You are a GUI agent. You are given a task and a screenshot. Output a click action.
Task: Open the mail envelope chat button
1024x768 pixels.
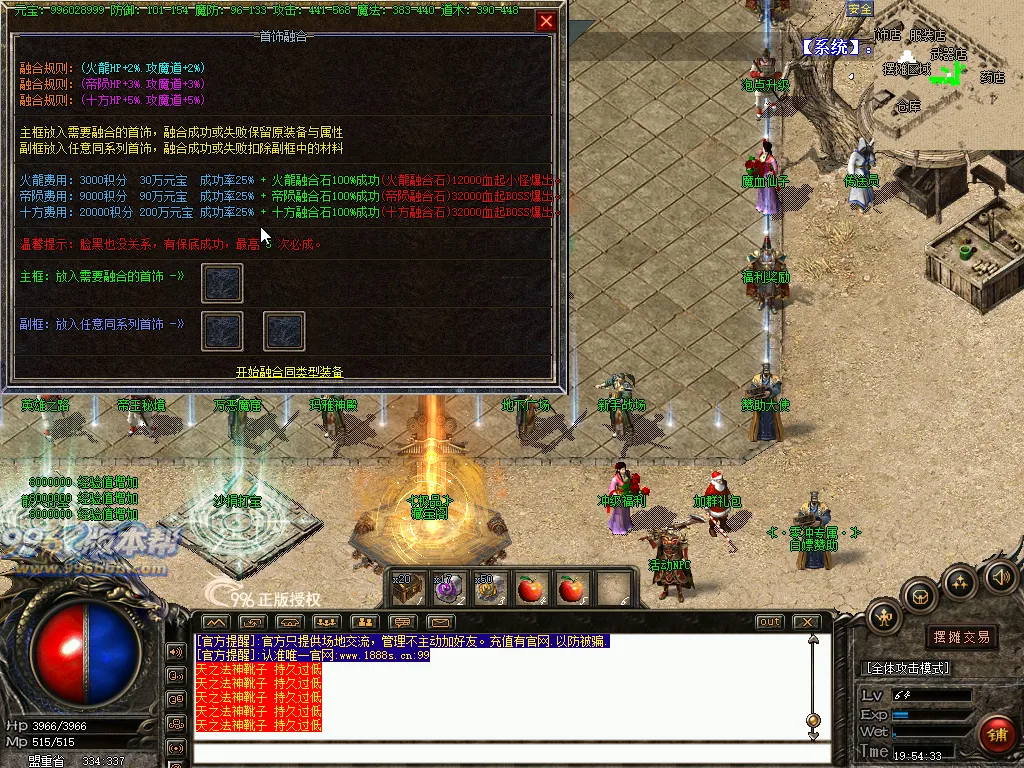click(441, 622)
